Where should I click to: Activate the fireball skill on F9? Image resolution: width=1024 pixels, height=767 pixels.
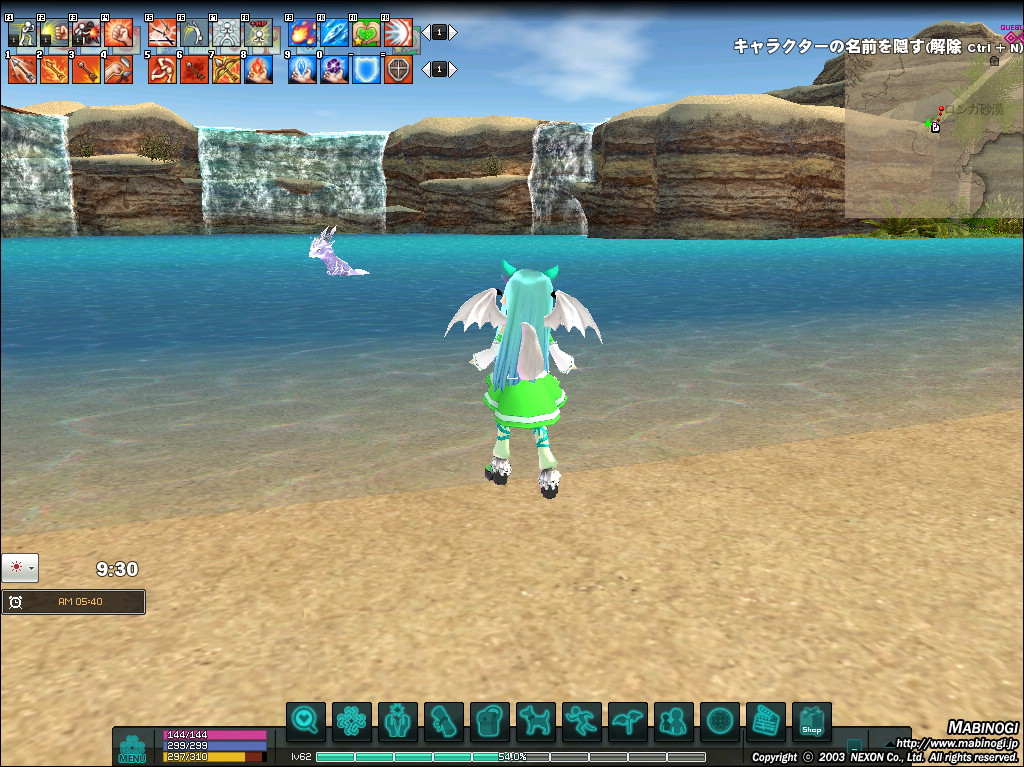(x=303, y=33)
